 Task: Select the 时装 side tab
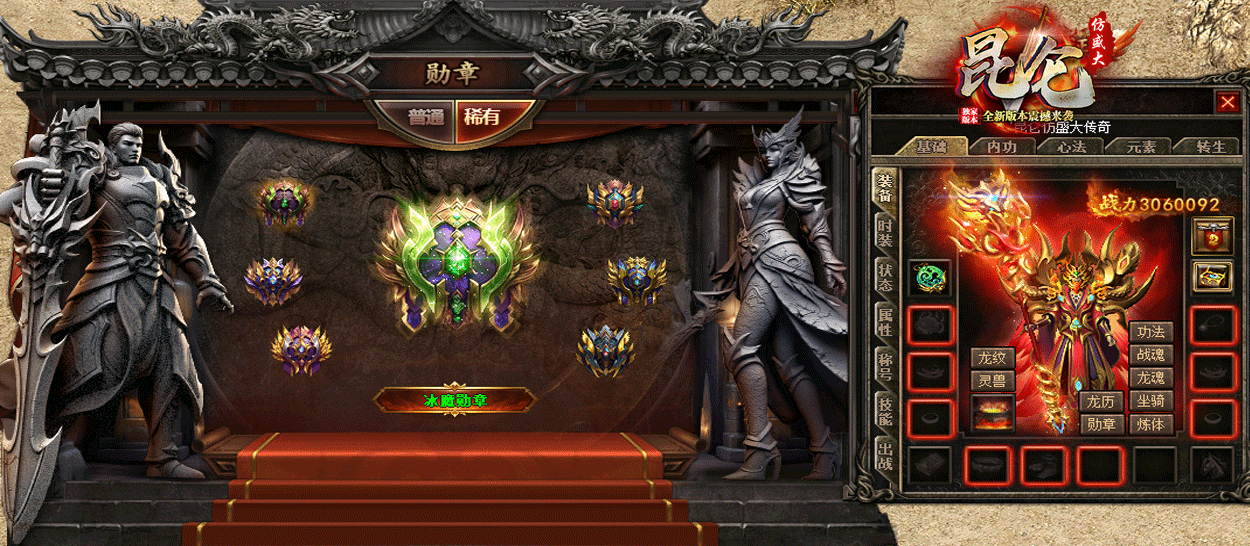885,233
